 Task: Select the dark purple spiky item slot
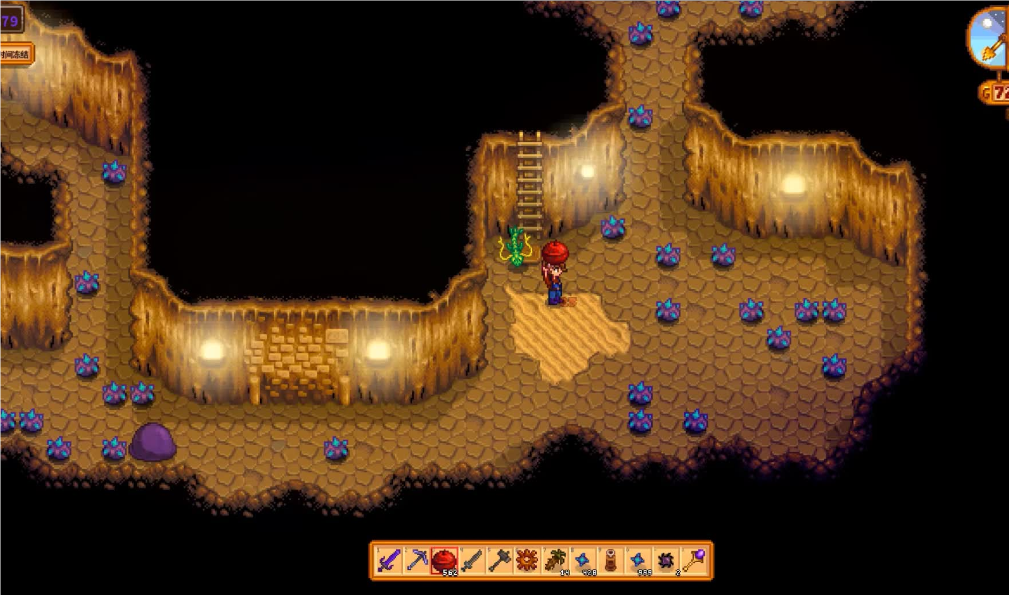665,560
